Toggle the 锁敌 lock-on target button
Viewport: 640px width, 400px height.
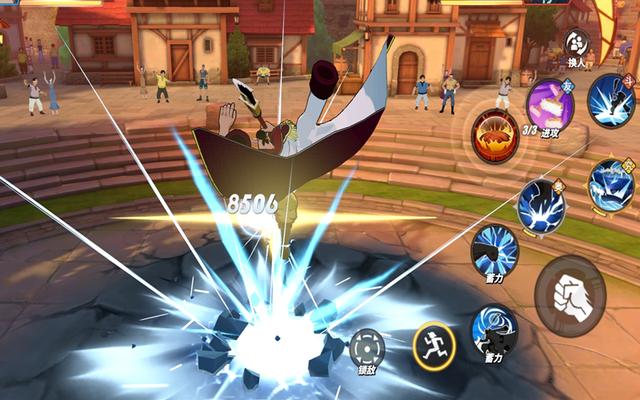366,350
